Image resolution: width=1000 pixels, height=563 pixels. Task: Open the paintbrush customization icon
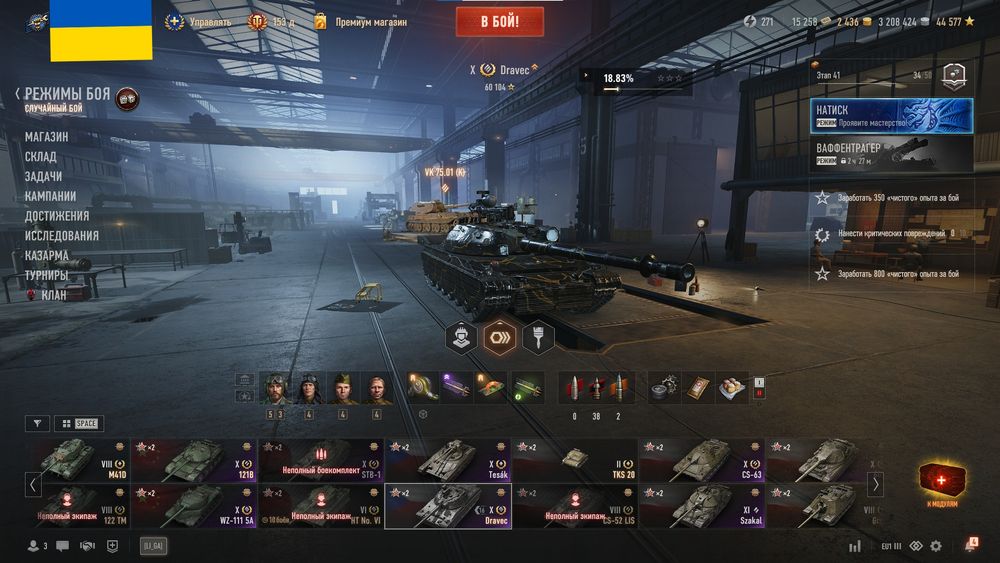click(539, 337)
